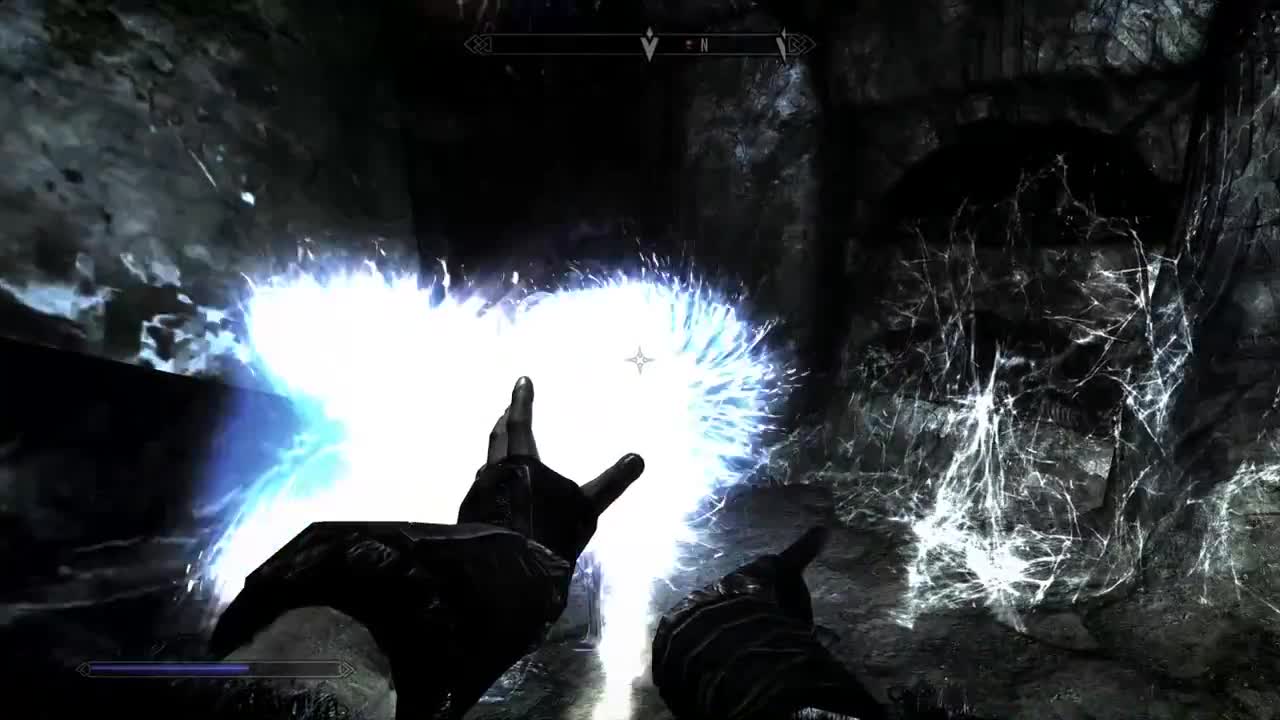This screenshot has height=720, width=1280.
Task: Select the N north marker on the compass
Action: click(705, 45)
